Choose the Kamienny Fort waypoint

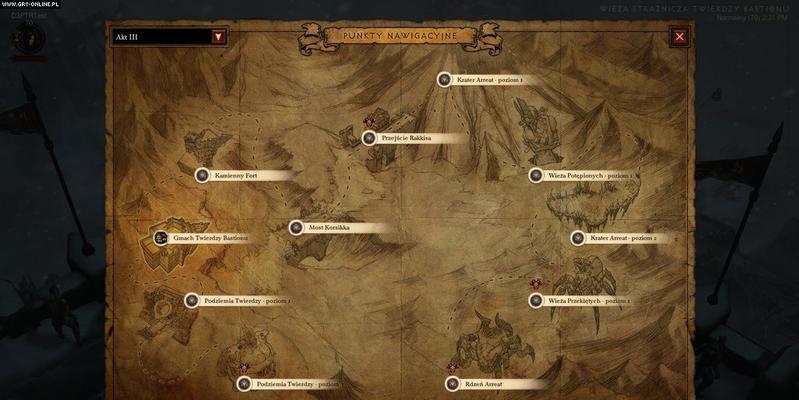point(202,175)
